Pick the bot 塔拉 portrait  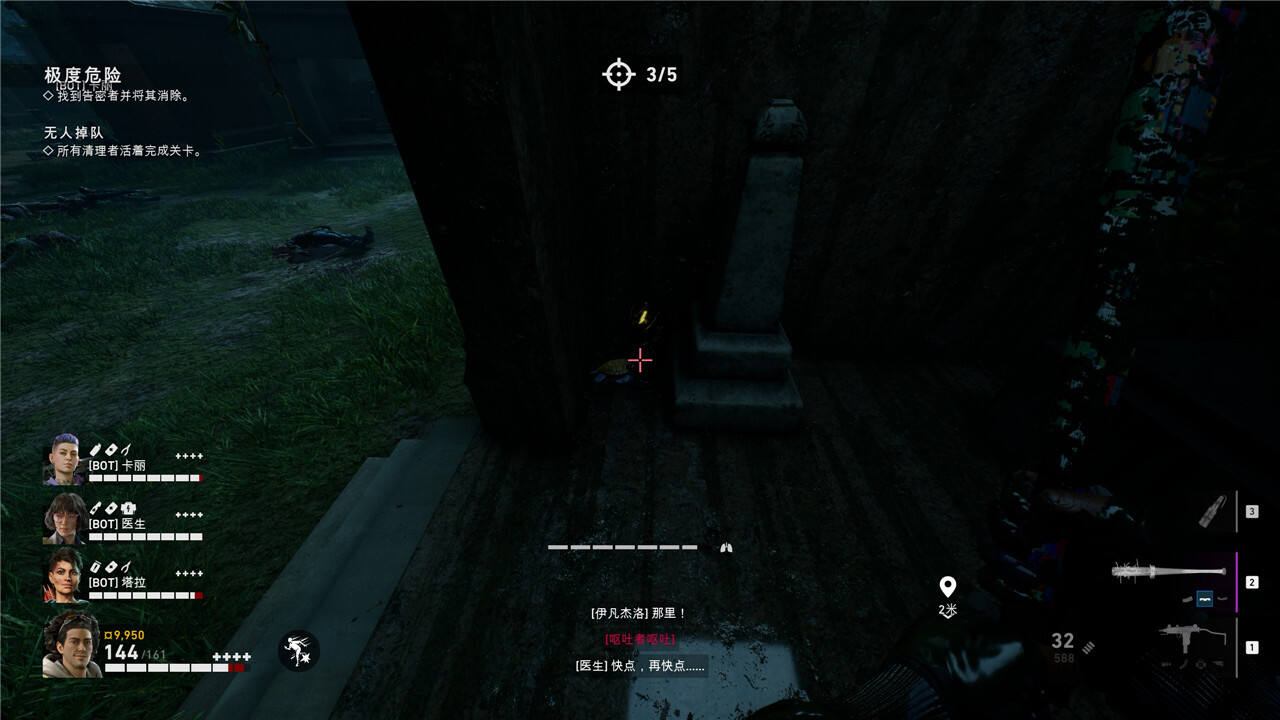click(x=64, y=575)
